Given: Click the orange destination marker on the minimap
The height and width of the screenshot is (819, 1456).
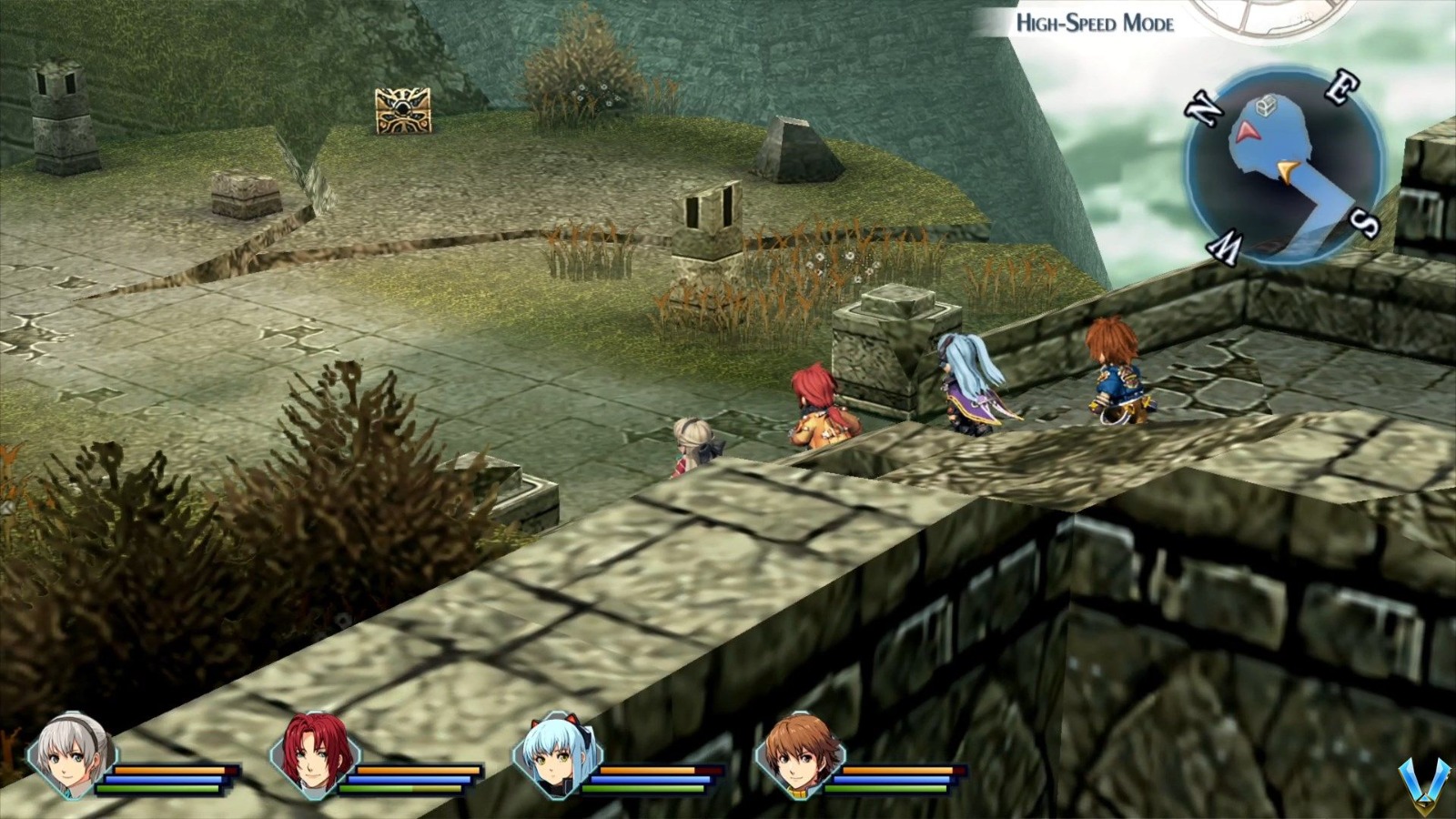Looking at the screenshot, I should pyautogui.click(x=1288, y=170).
